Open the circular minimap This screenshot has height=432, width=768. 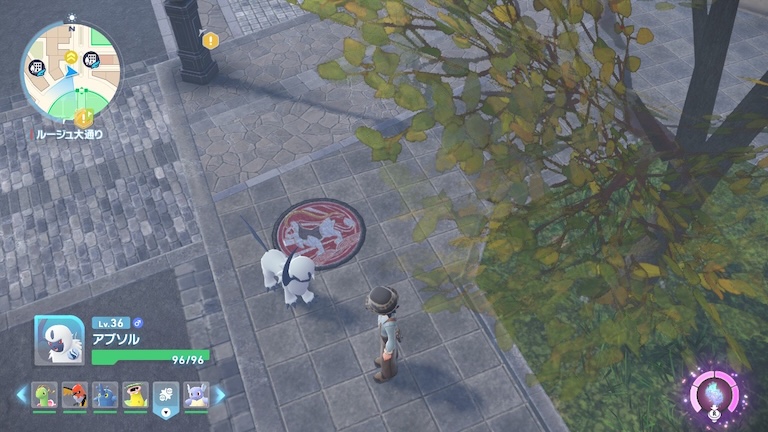(x=71, y=70)
